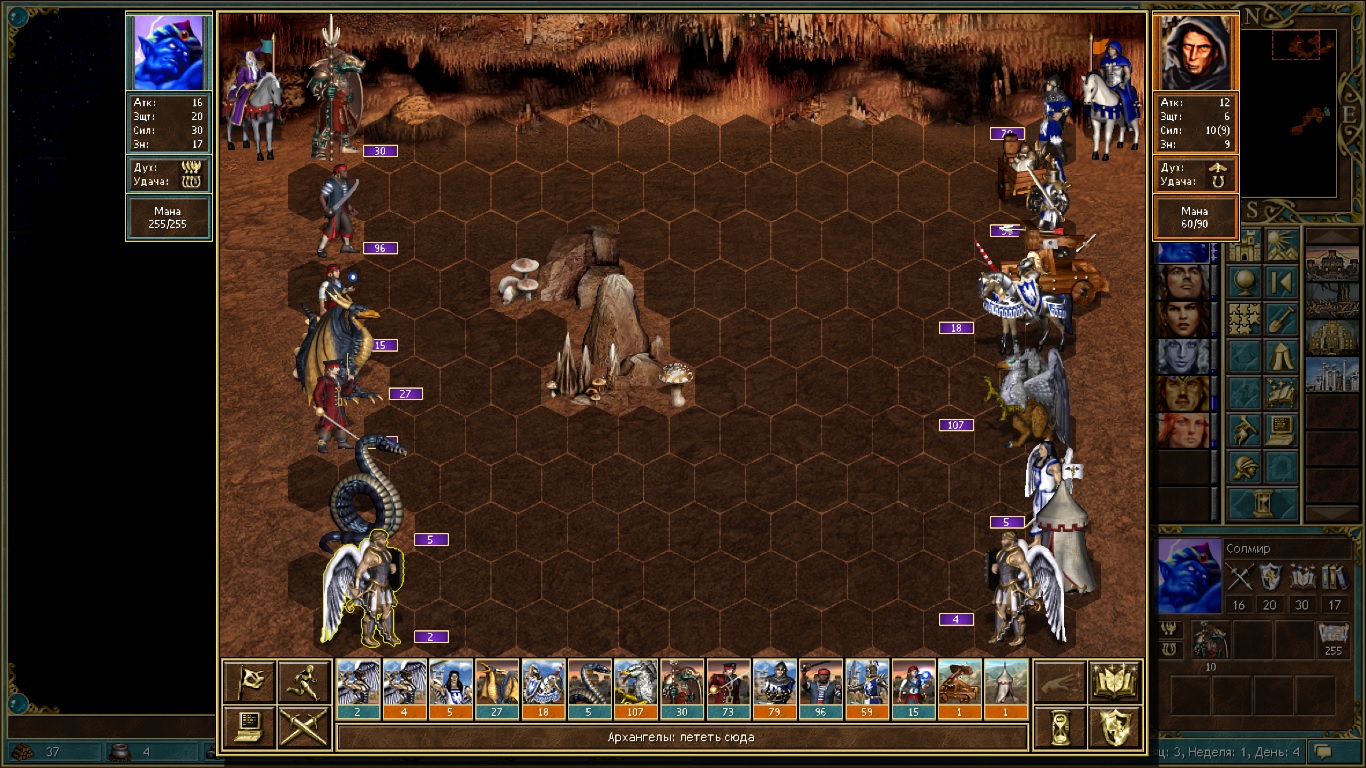1366x768 pixels.
Task: Select the white marble castle town thumbnail
Action: click(1331, 376)
